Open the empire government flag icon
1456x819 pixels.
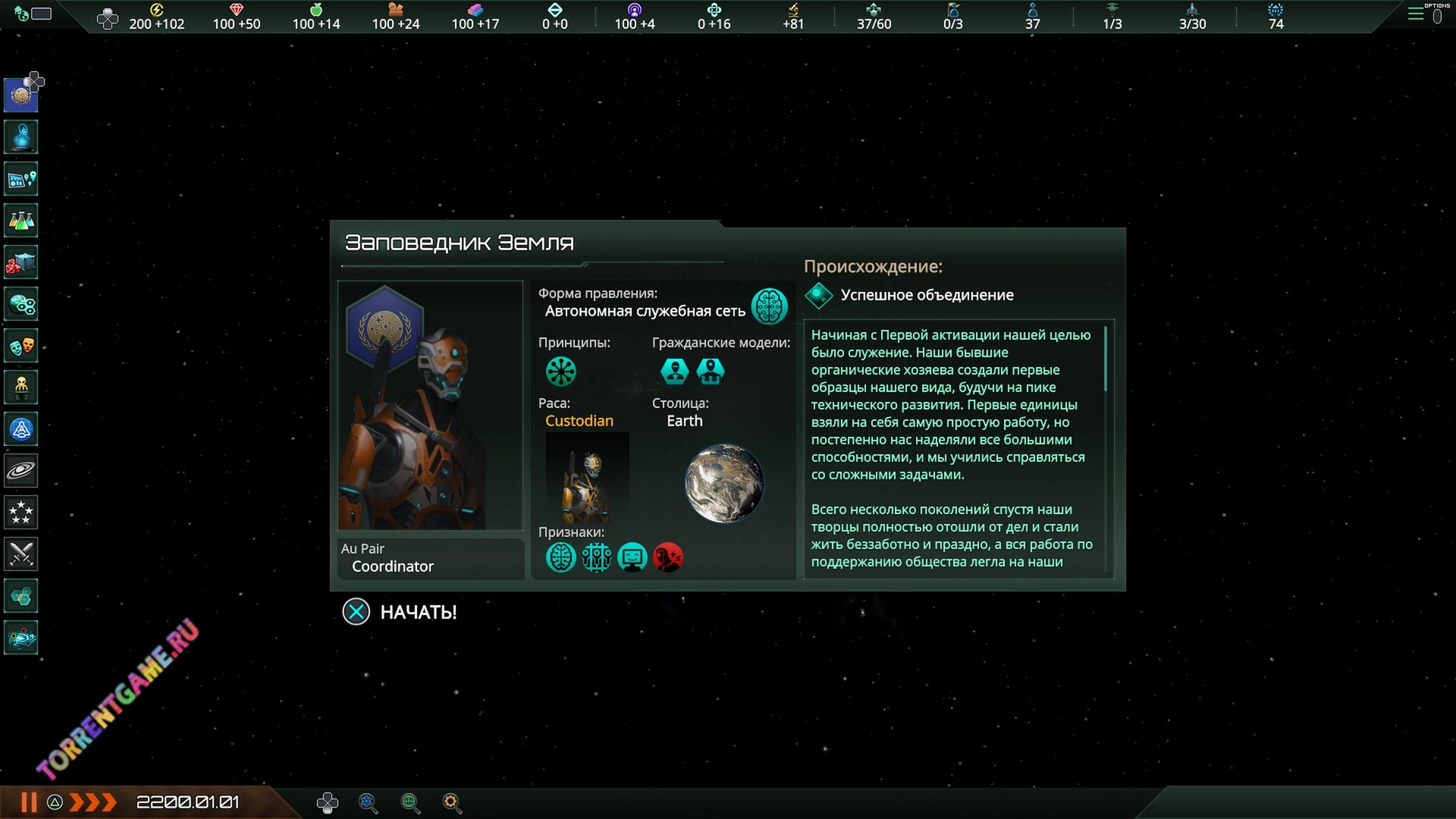point(21,96)
